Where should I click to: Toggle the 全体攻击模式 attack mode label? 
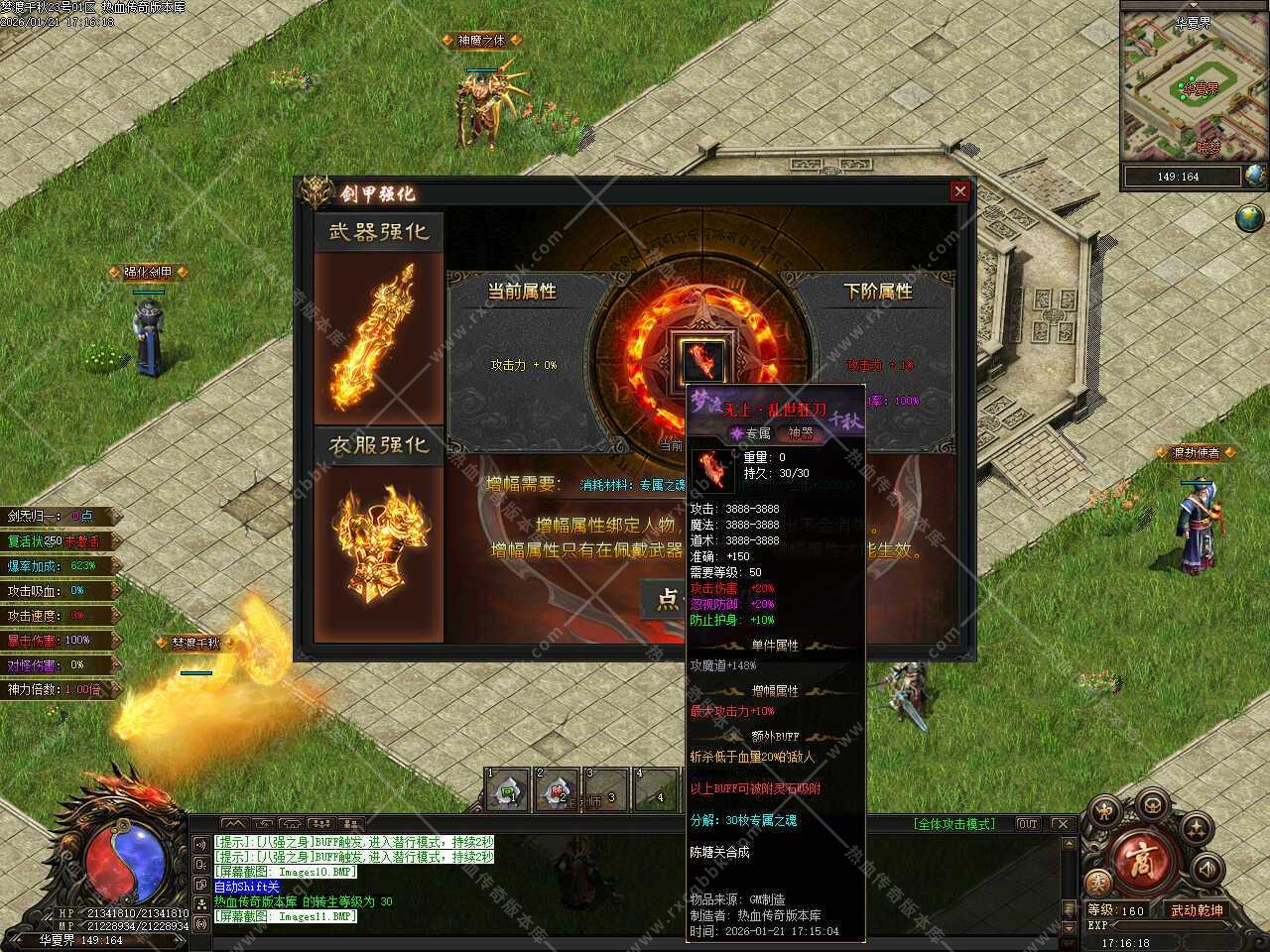(952, 824)
